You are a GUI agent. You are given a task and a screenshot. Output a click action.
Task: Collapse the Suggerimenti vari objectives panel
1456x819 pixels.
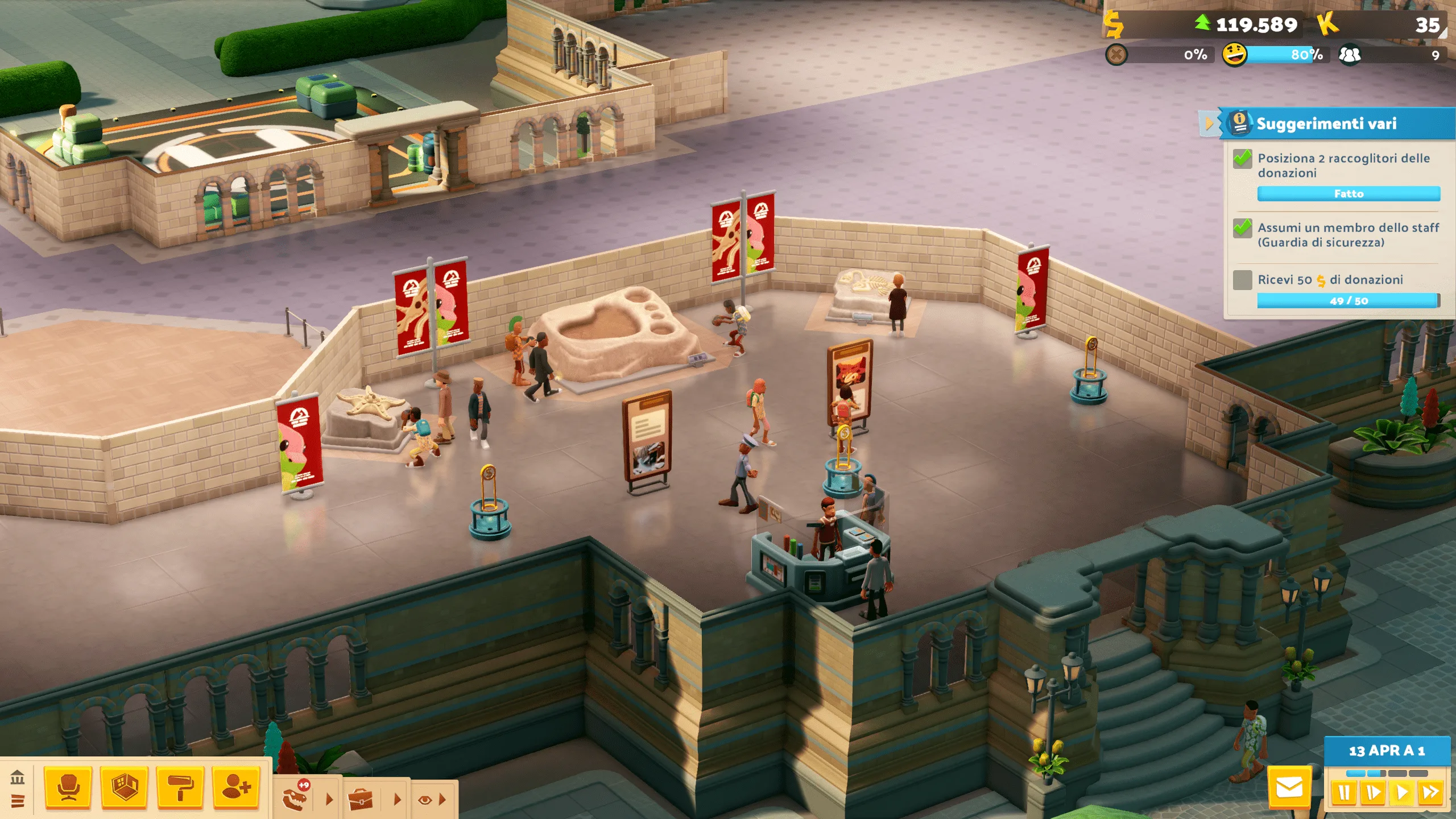(x=1209, y=123)
